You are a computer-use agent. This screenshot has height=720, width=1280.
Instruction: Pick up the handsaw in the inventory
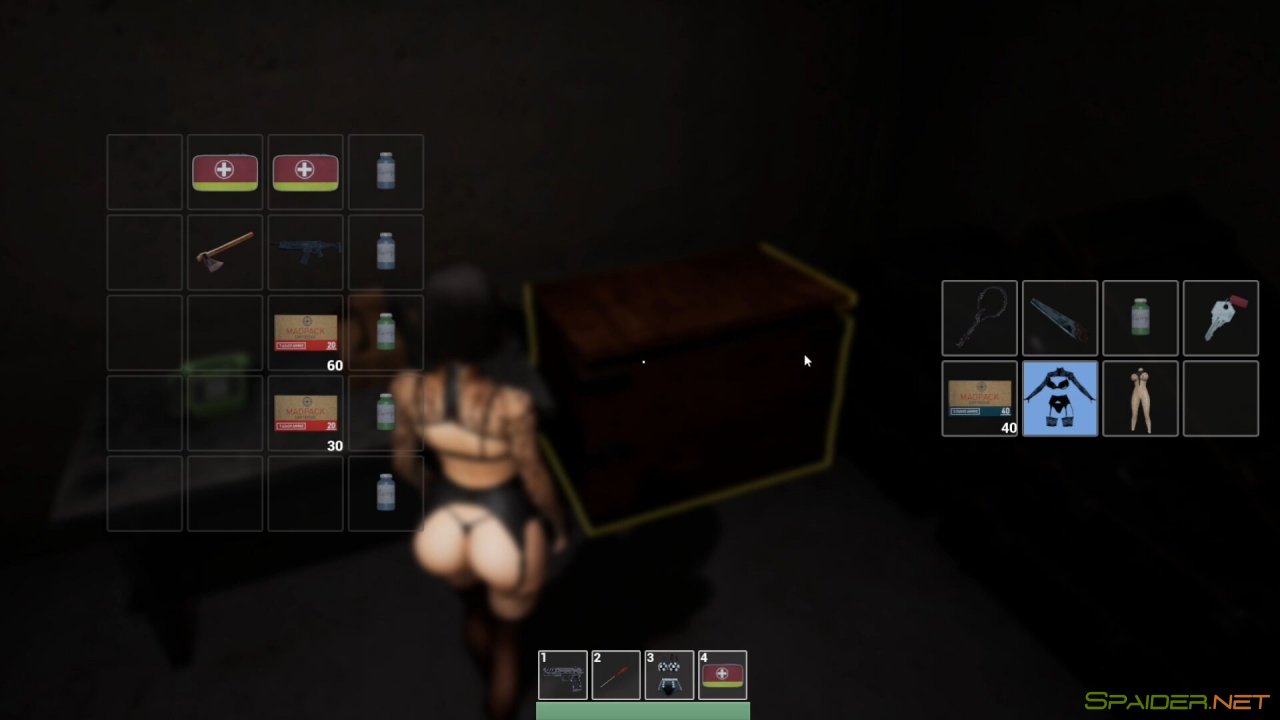click(1059, 318)
